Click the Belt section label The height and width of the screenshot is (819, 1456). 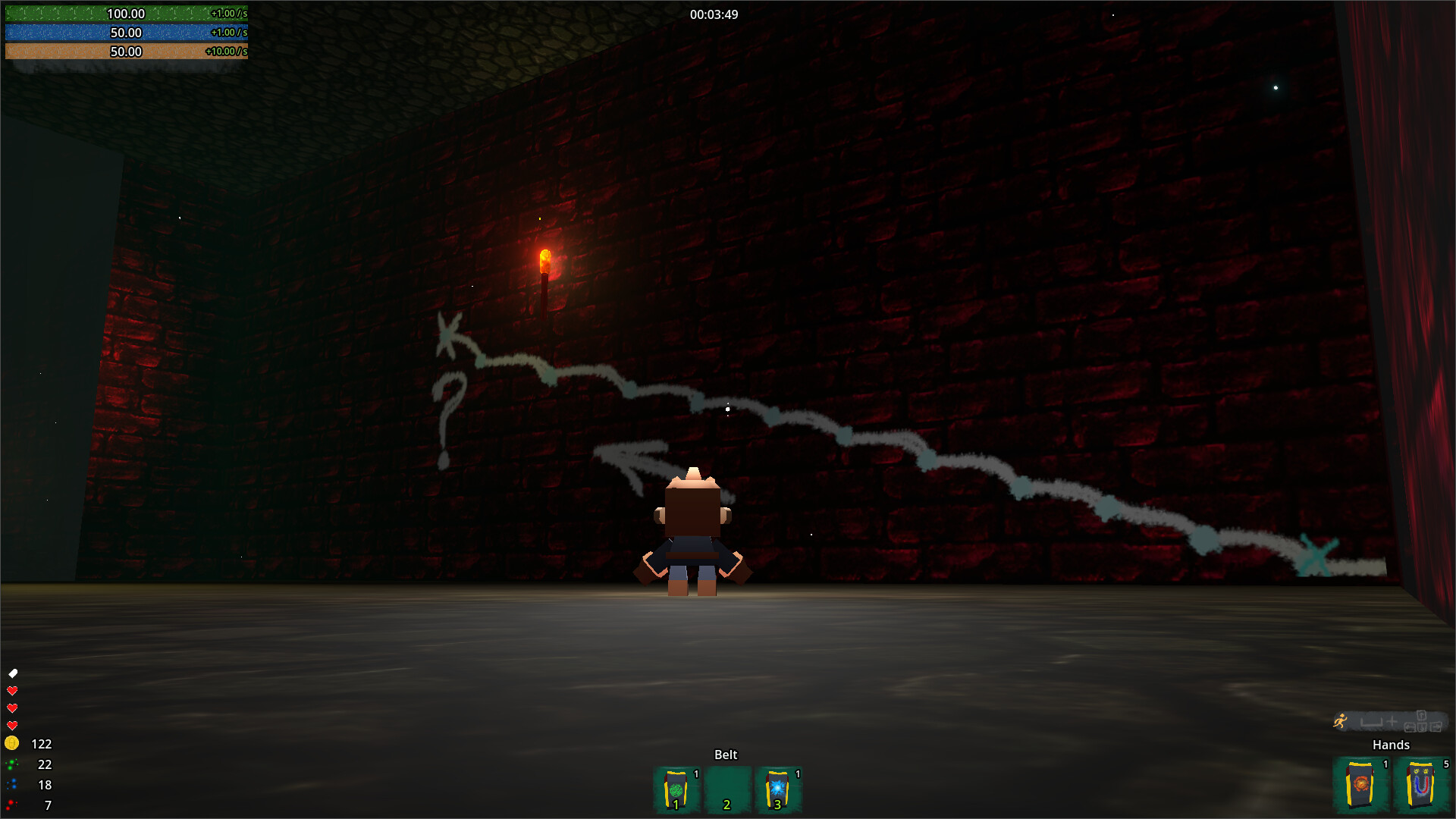(x=726, y=755)
